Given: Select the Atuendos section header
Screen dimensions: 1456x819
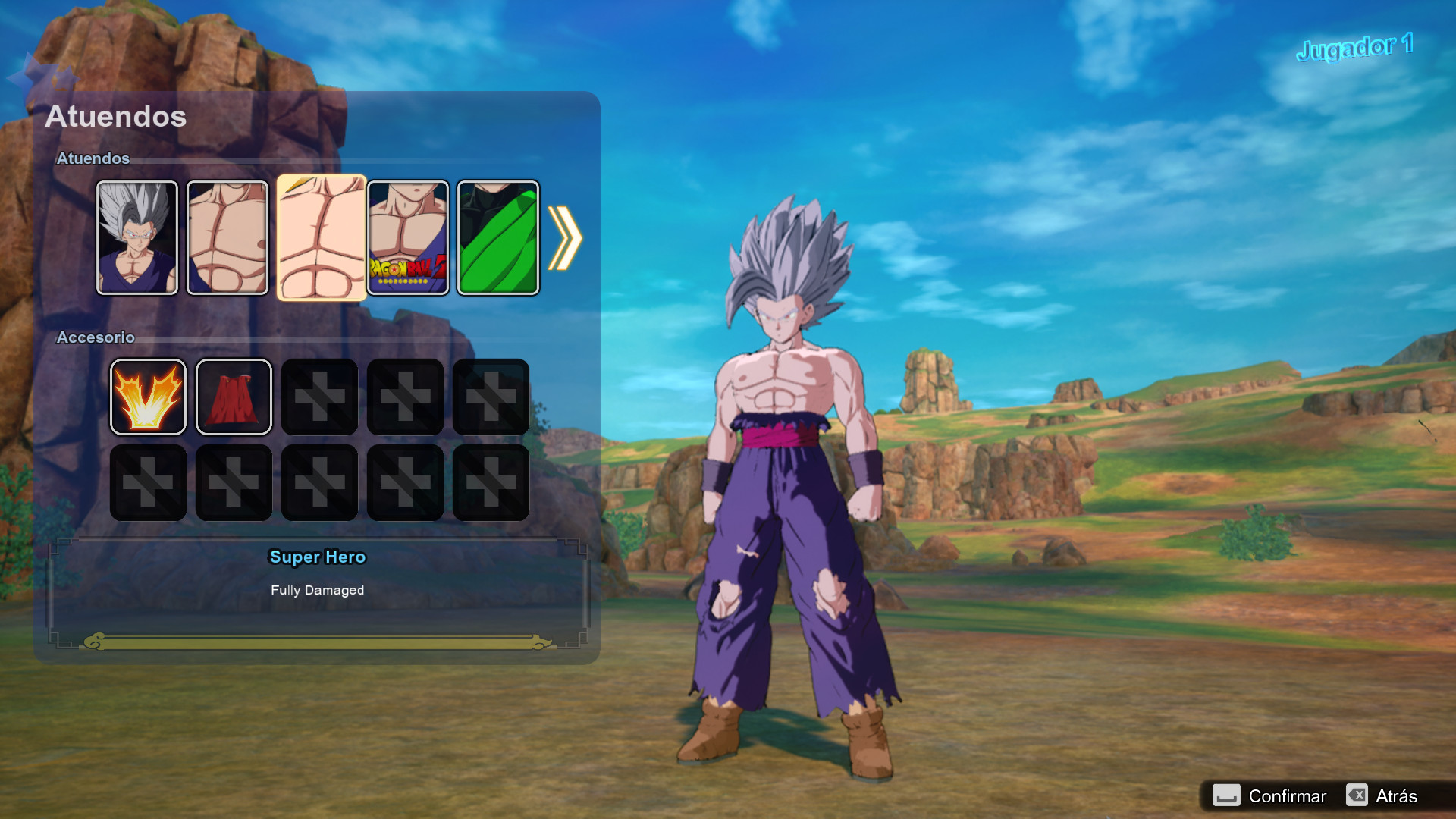Looking at the screenshot, I should click(x=94, y=159).
